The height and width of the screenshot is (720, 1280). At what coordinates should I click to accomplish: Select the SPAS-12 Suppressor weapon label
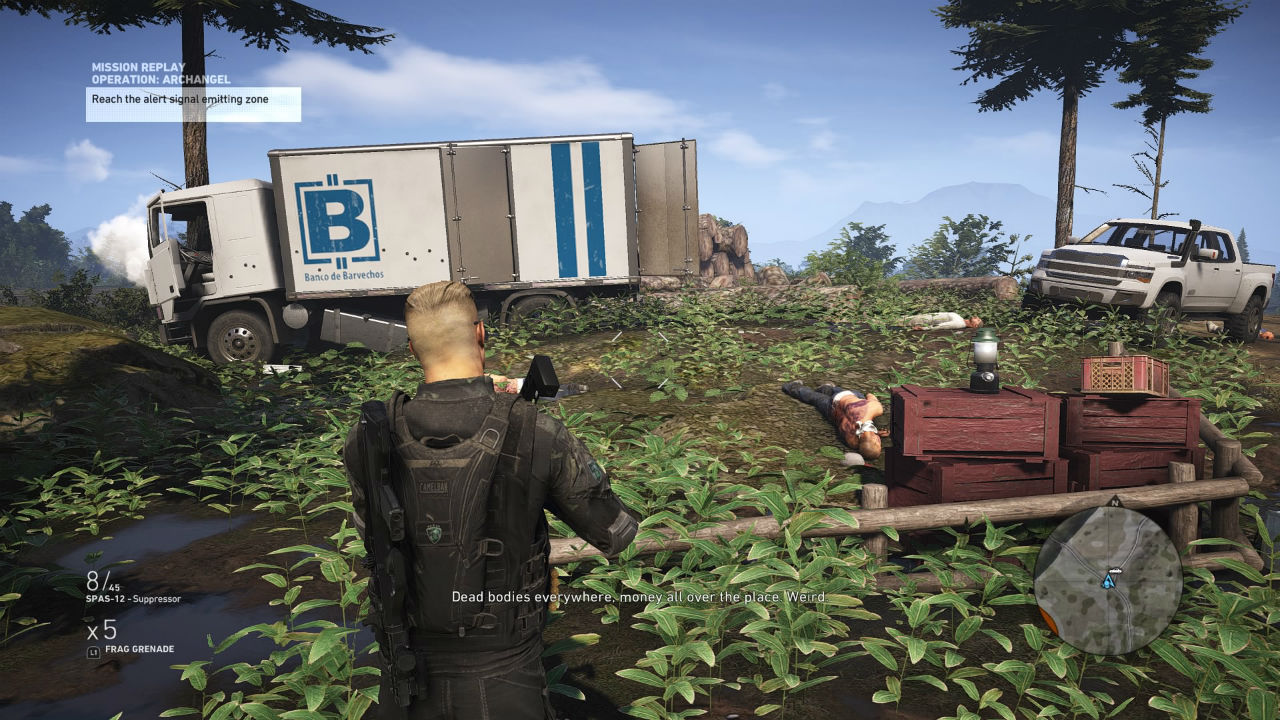pyautogui.click(x=132, y=599)
